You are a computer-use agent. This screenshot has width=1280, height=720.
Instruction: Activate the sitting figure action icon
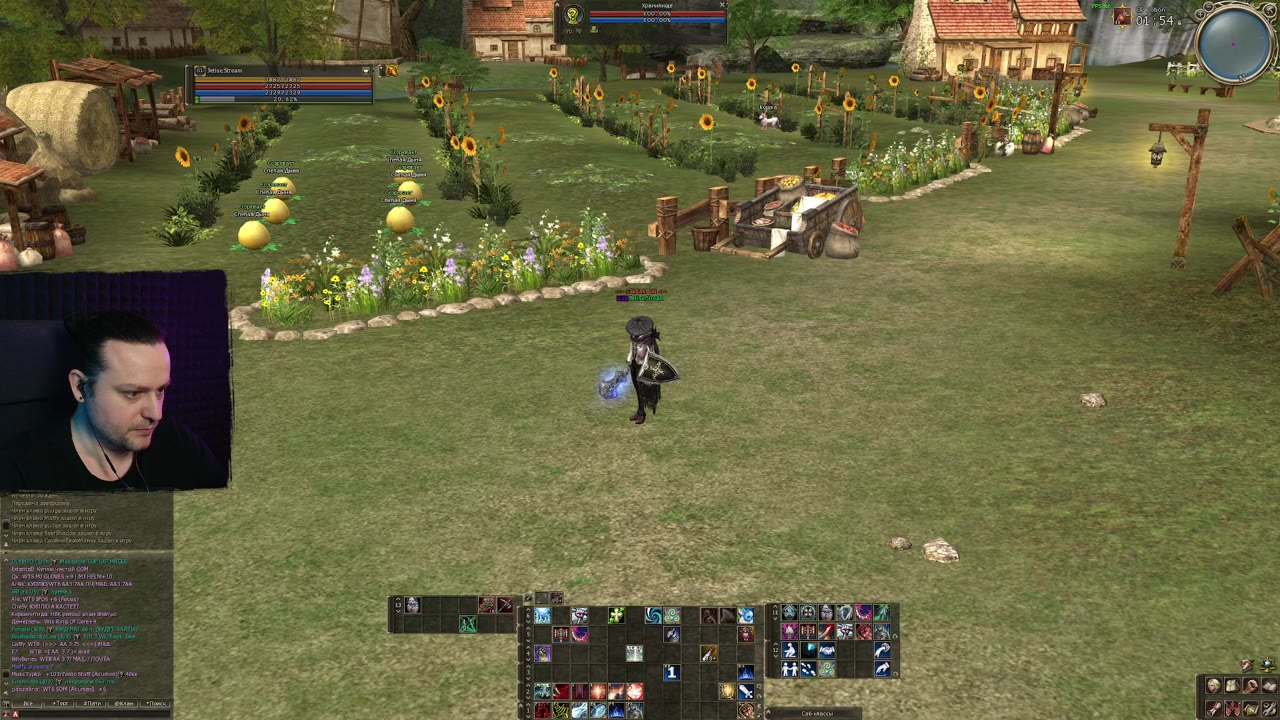click(x=789, y=651)
